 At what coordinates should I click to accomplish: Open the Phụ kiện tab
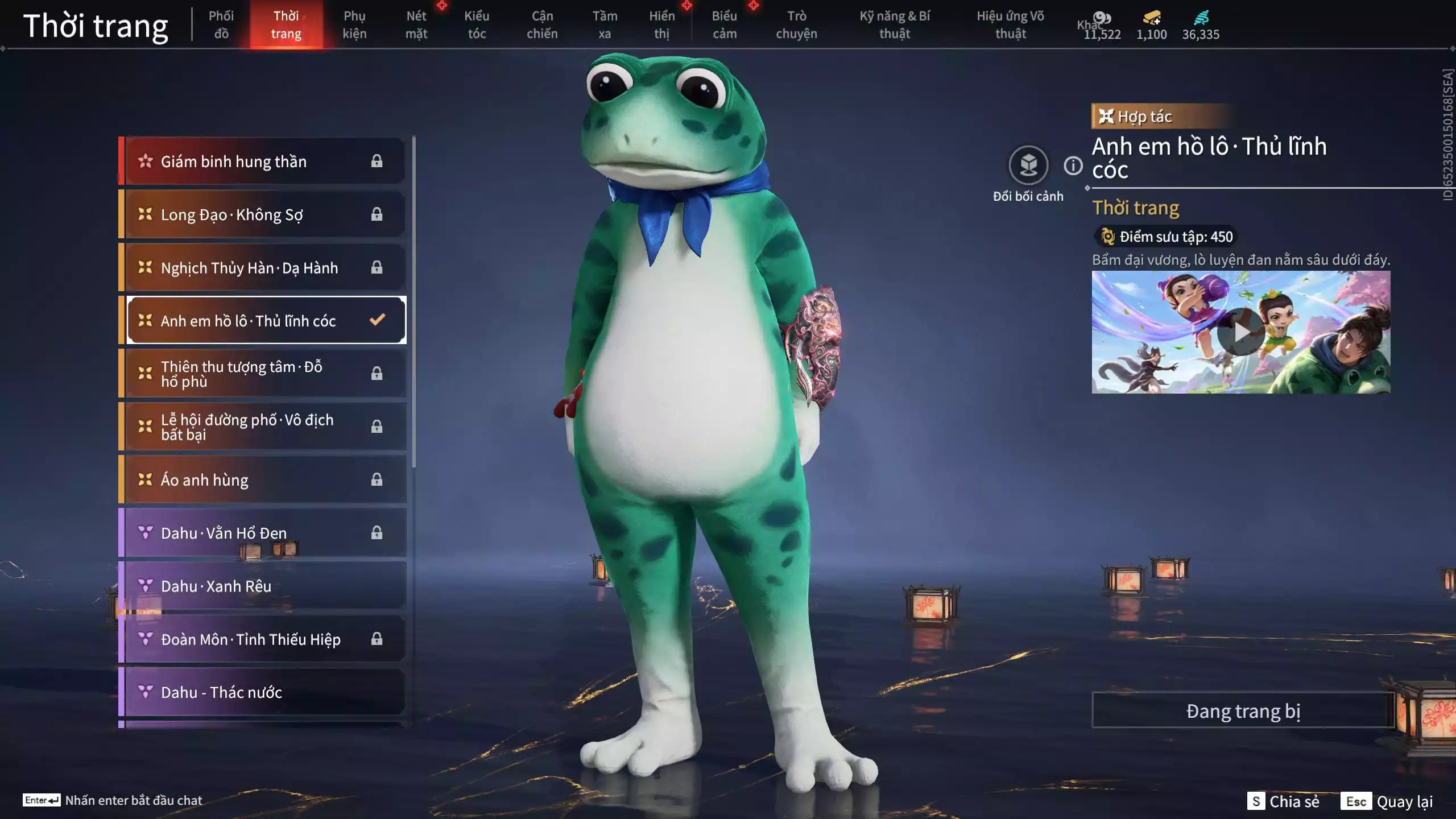354,25
